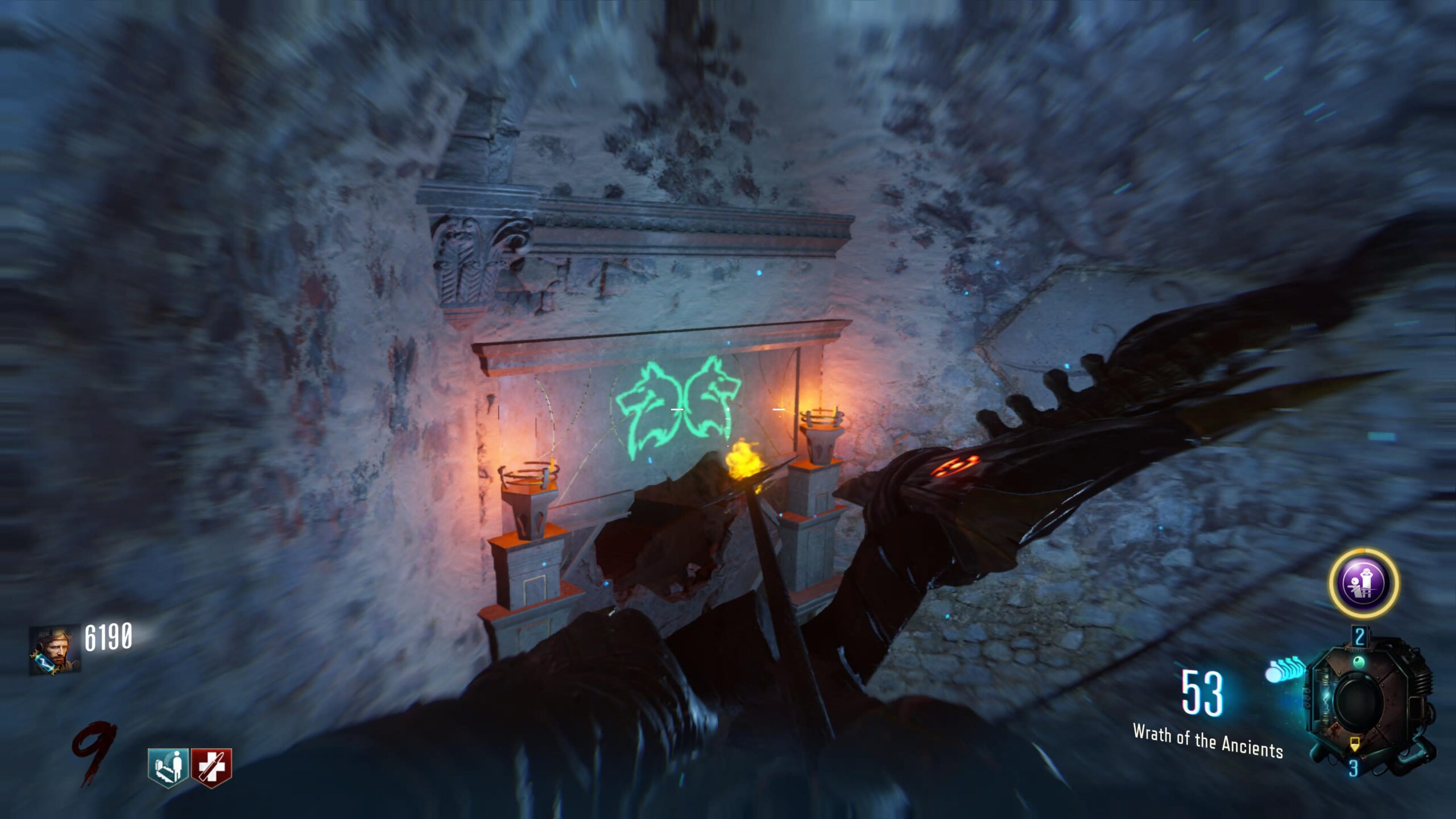The width and height of the screenshot is (1456, 819).
Task: Click the glowing green orb on the gadget
Action: click(x=1359, y=661)
